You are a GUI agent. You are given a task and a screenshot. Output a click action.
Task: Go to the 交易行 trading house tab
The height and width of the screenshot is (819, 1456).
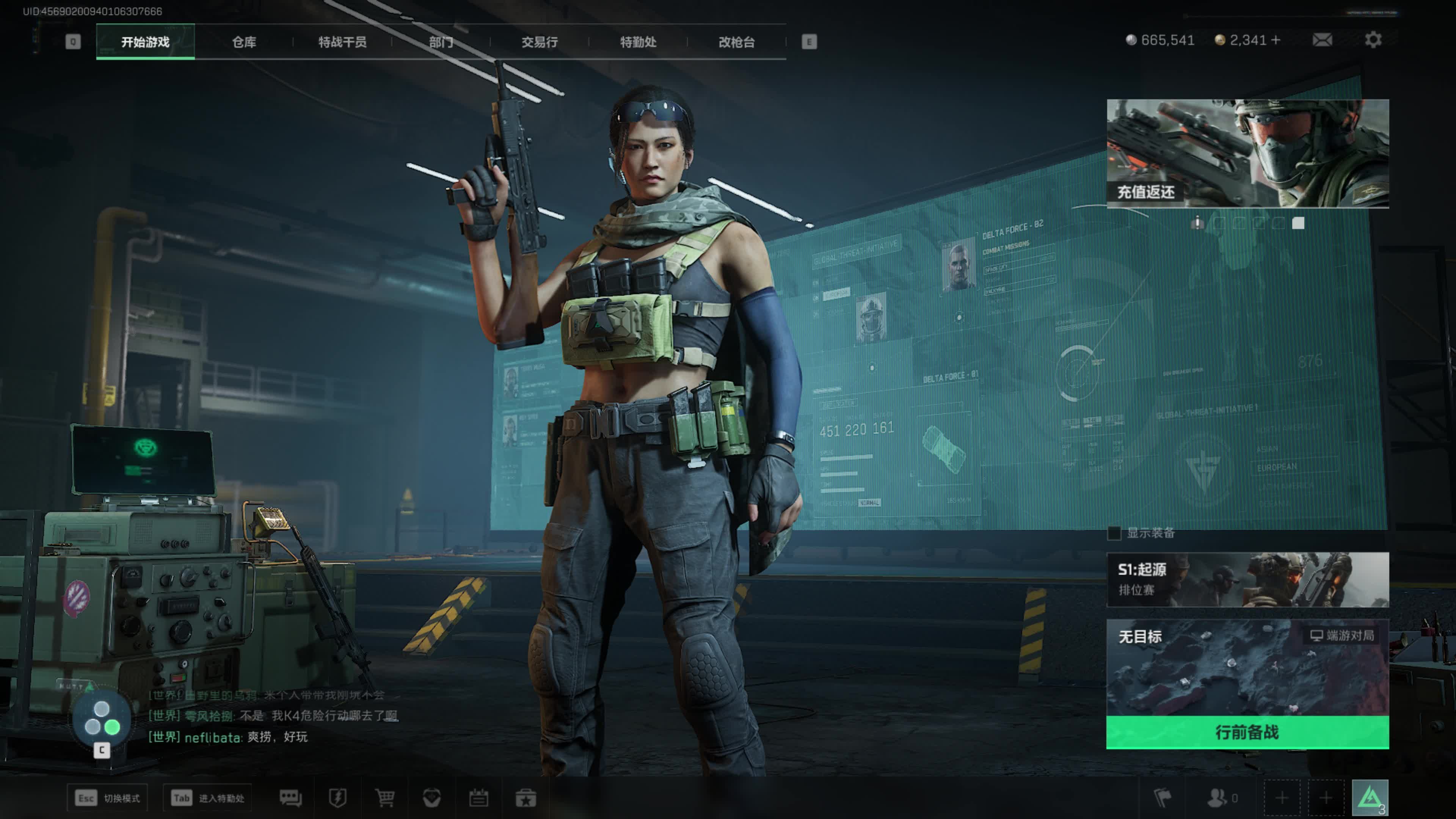coord(539,42)
